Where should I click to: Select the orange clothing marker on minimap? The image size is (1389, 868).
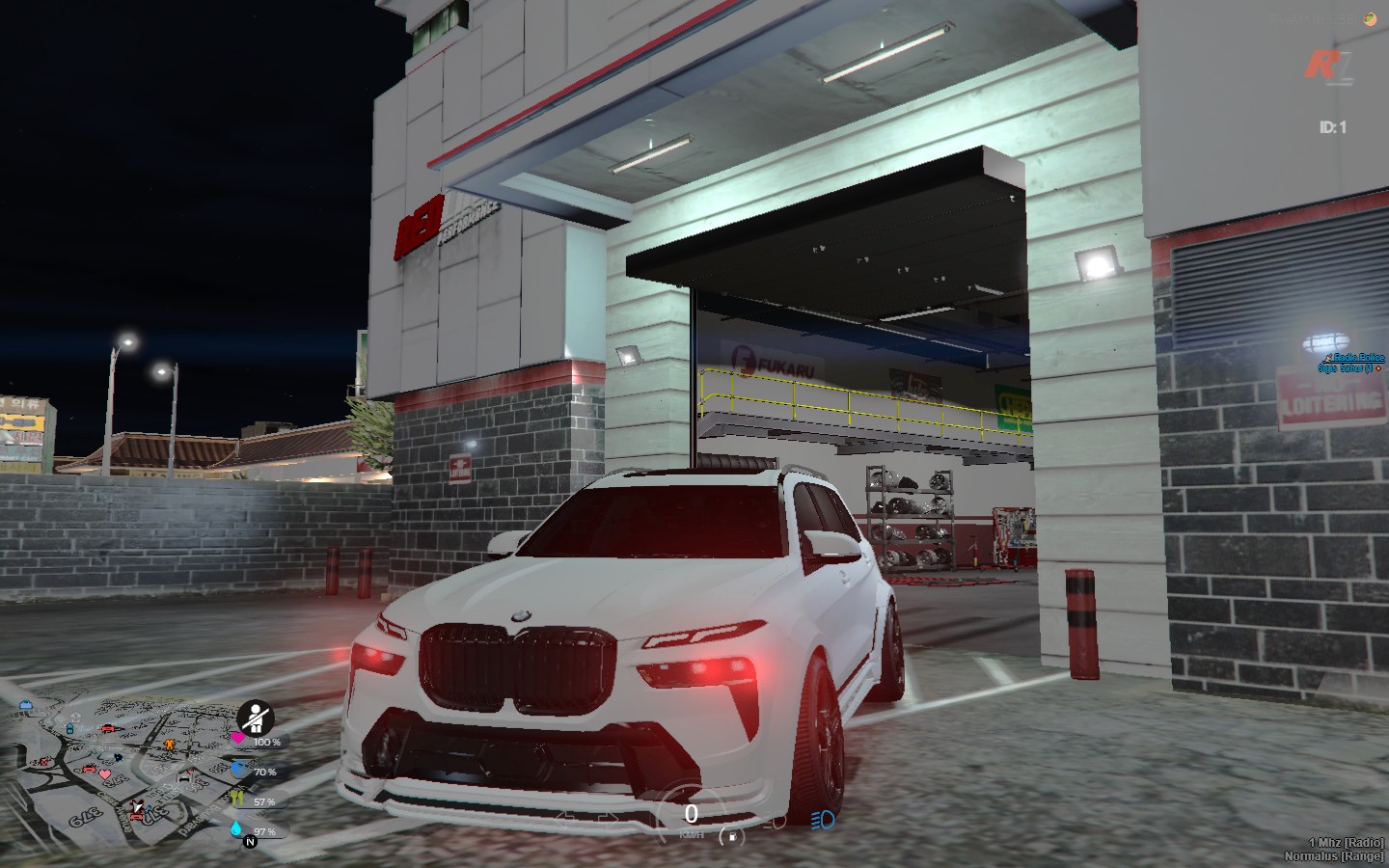(x=171, y=745)
